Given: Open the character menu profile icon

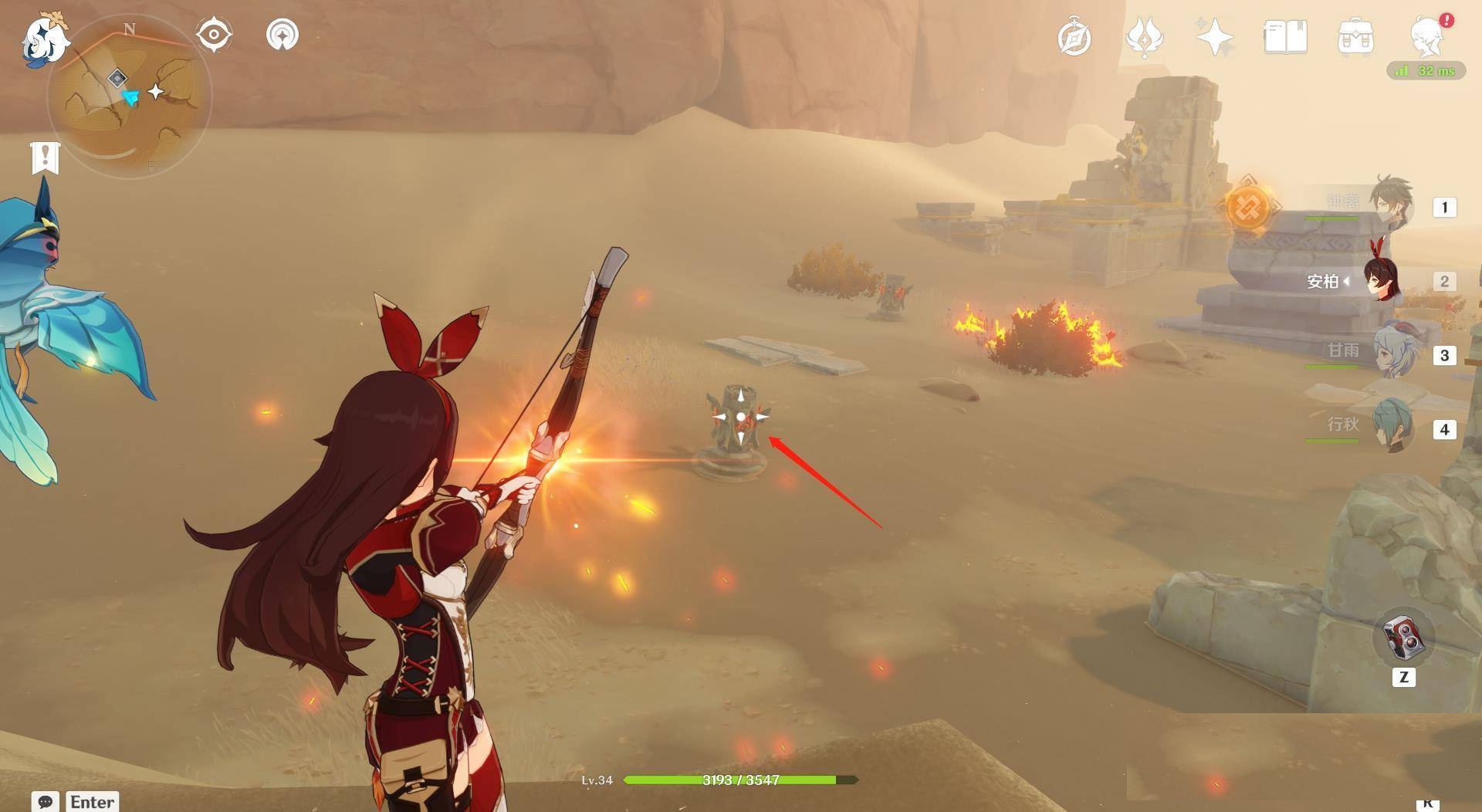Looking at the screenshot, I should (1426, 37).
